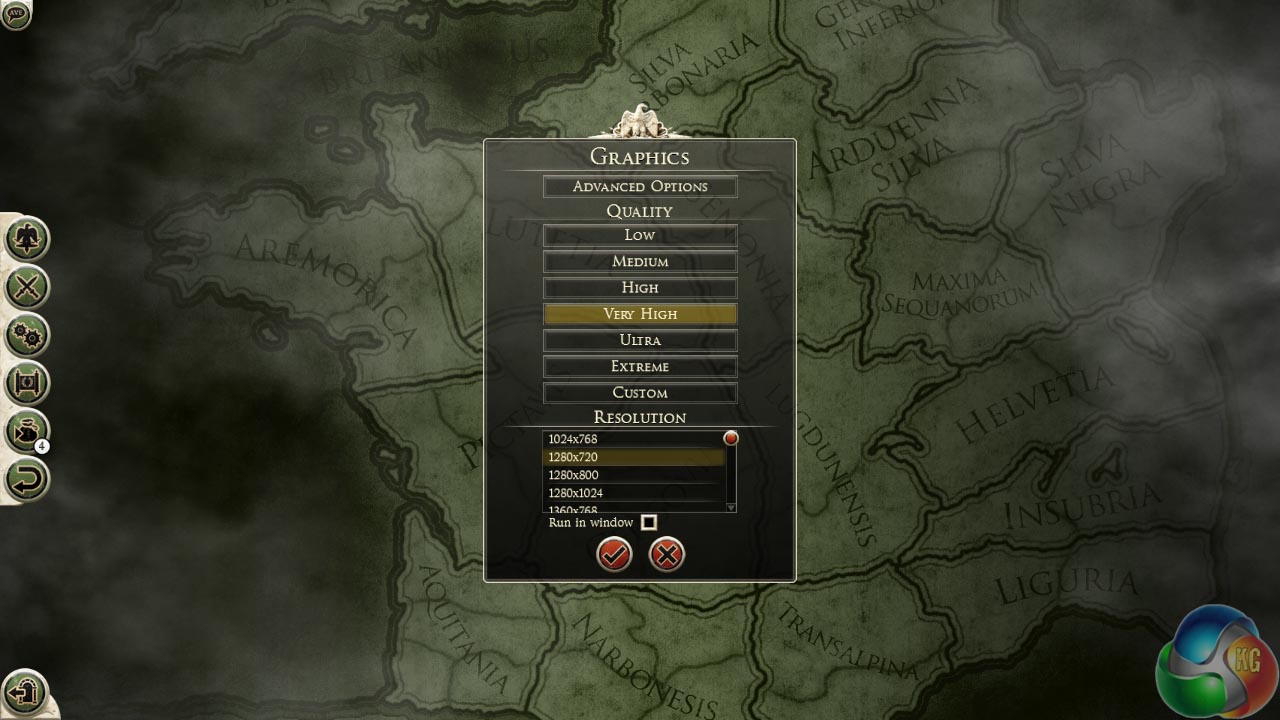The image size is (1280, 720).
Task: Select the Very High quality preset
Action: click(x=640, y=314)
